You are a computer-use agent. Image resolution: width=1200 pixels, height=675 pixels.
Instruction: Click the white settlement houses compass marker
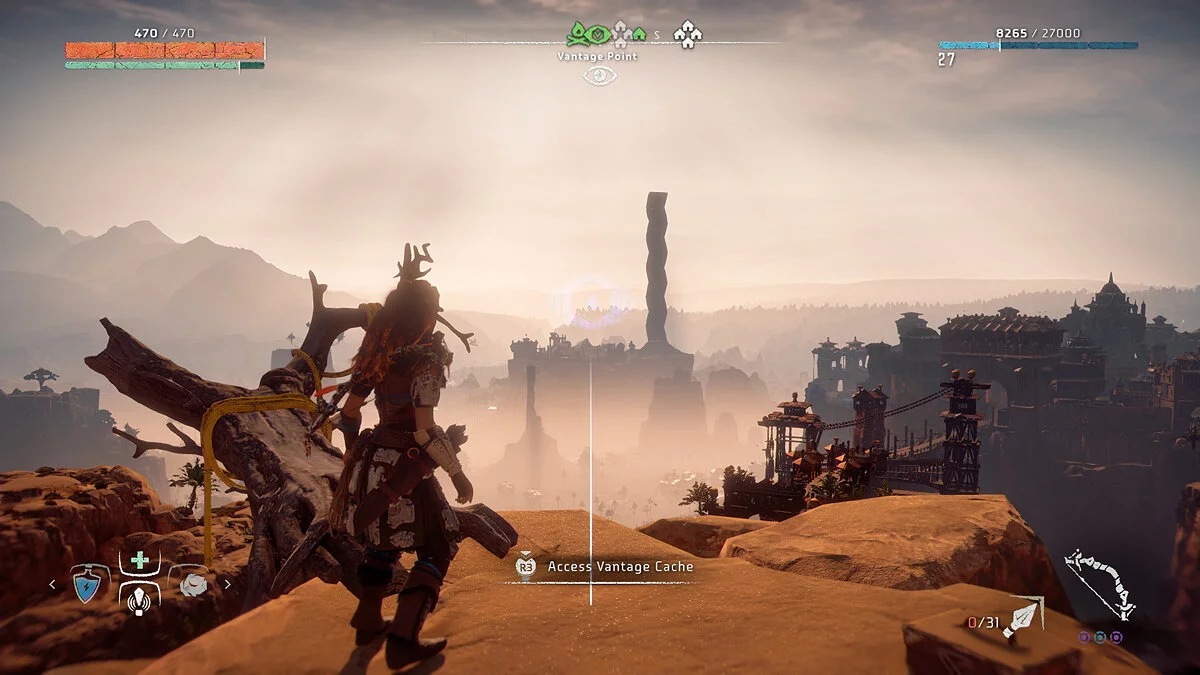click(687, 35)
